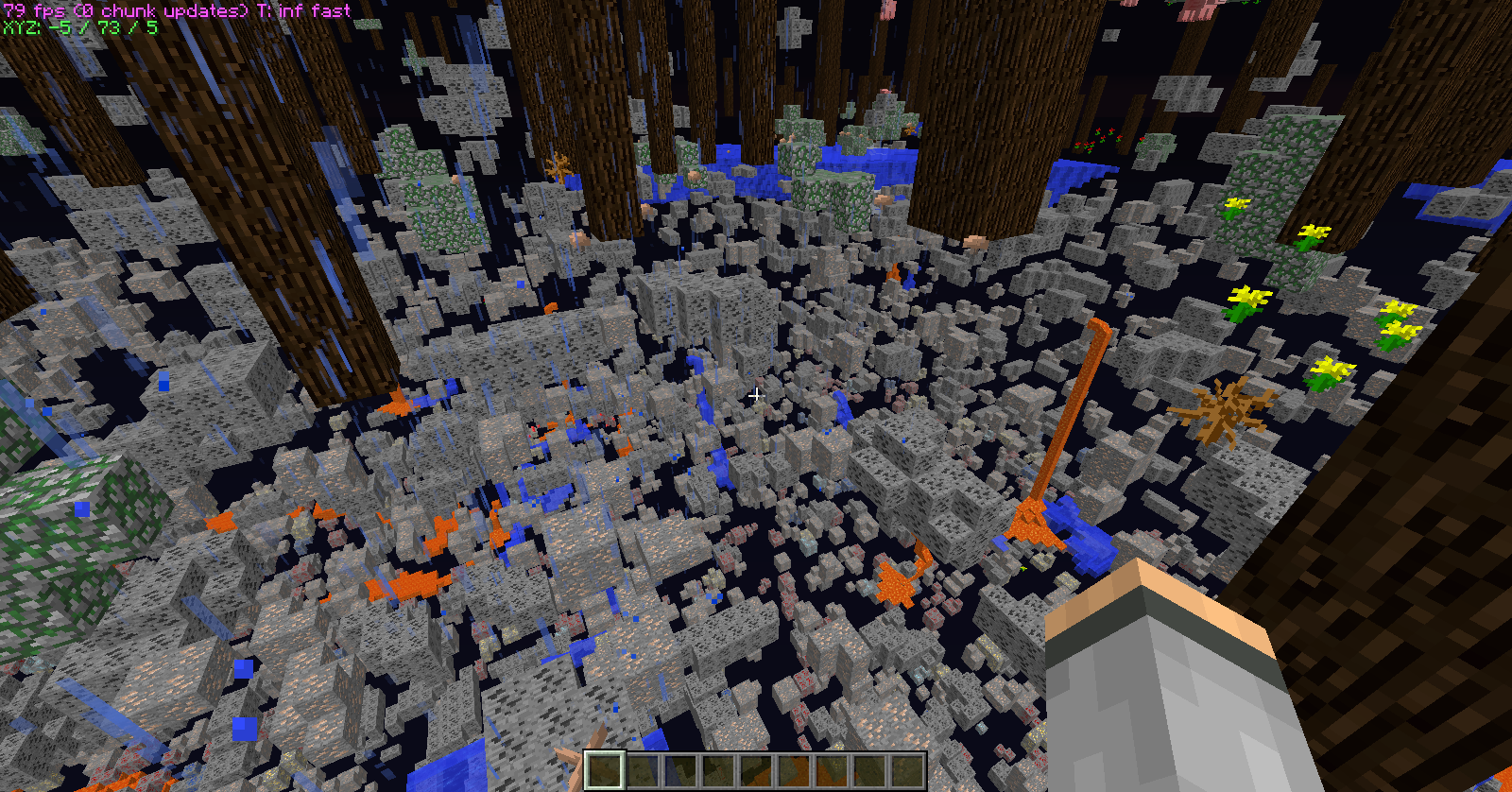This screenshot has height=792, width=1512.
Task: Select the highlighted first hotbar slot
Action: [605, 770]
